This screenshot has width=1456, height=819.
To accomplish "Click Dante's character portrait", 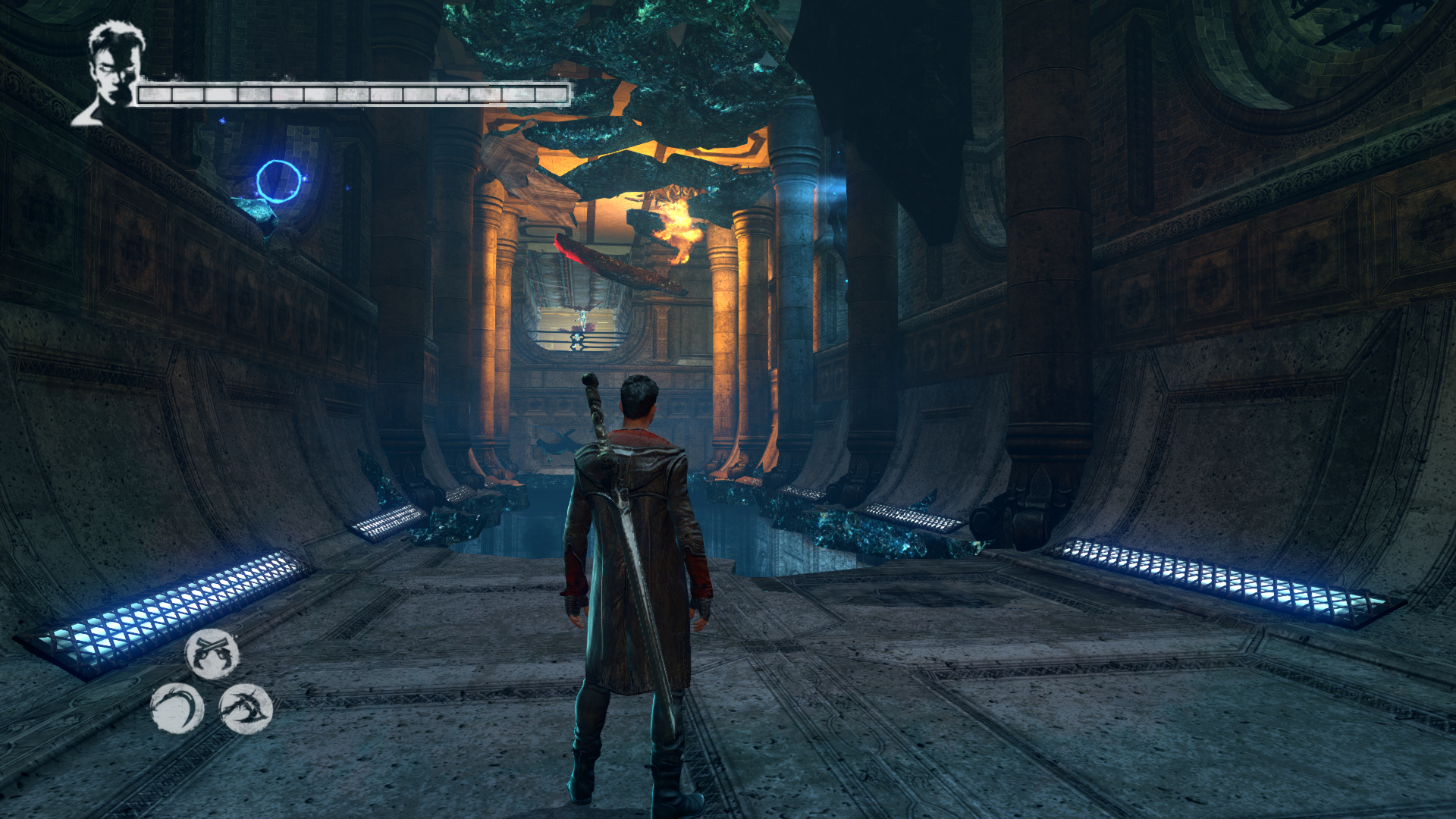I will click(110, 72).
